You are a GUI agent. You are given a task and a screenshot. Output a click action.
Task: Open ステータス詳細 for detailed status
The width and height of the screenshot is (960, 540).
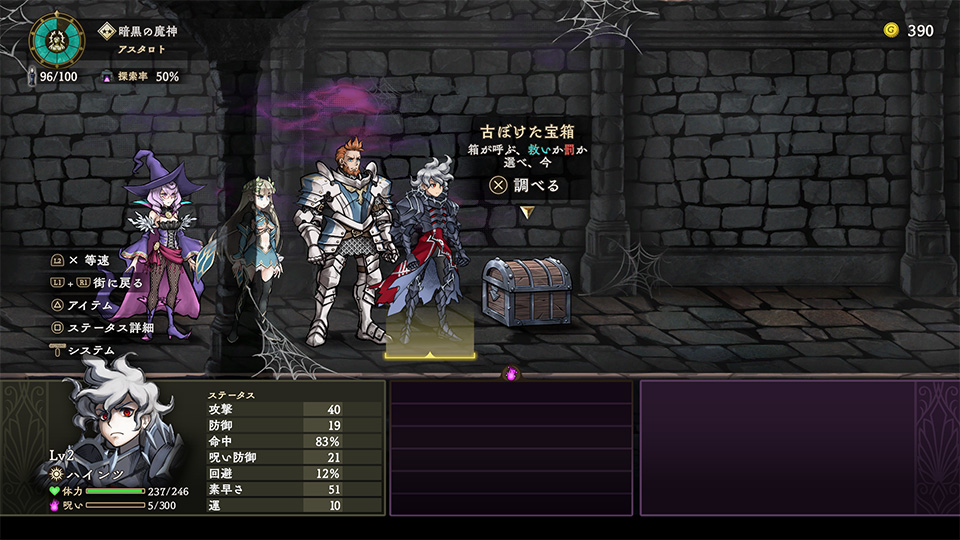point(110,328)
